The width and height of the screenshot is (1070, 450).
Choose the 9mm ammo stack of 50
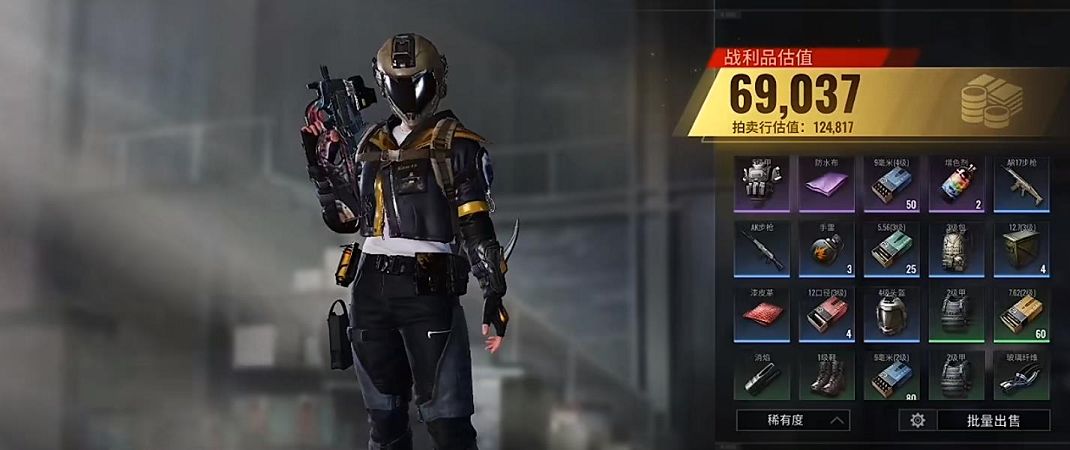(891, 183)
